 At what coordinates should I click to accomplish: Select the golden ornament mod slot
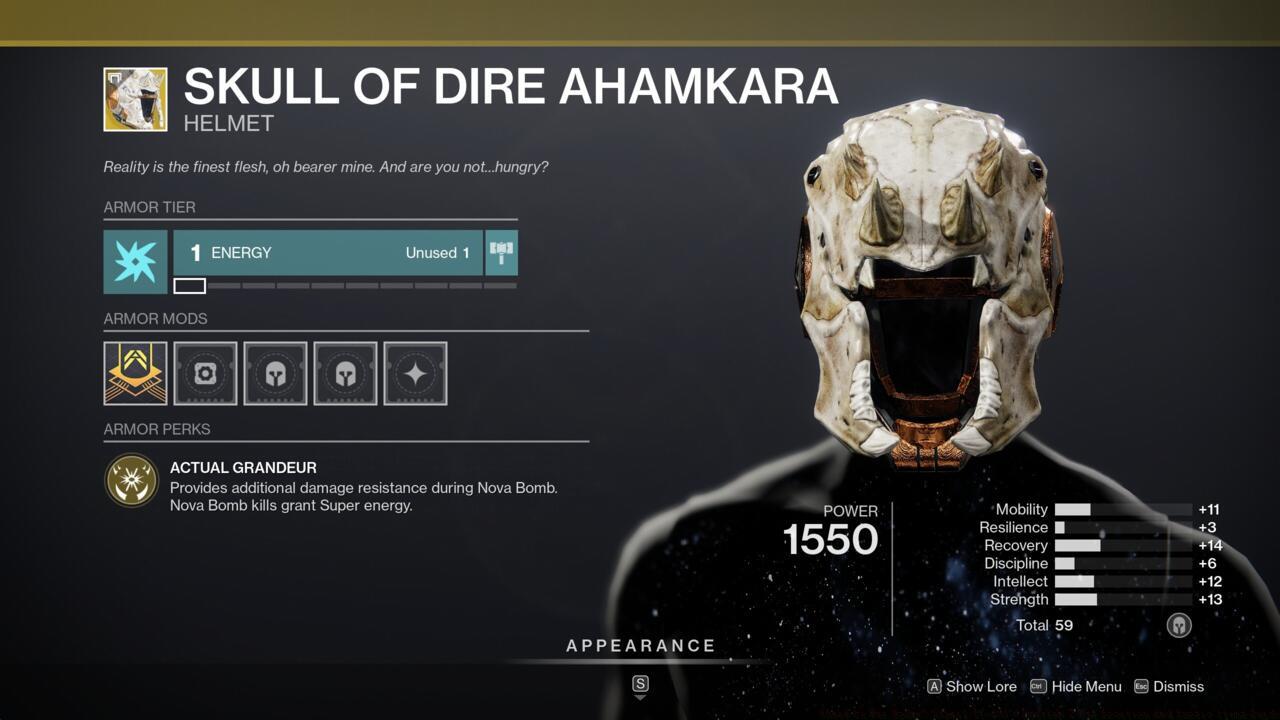click(135, 373)
